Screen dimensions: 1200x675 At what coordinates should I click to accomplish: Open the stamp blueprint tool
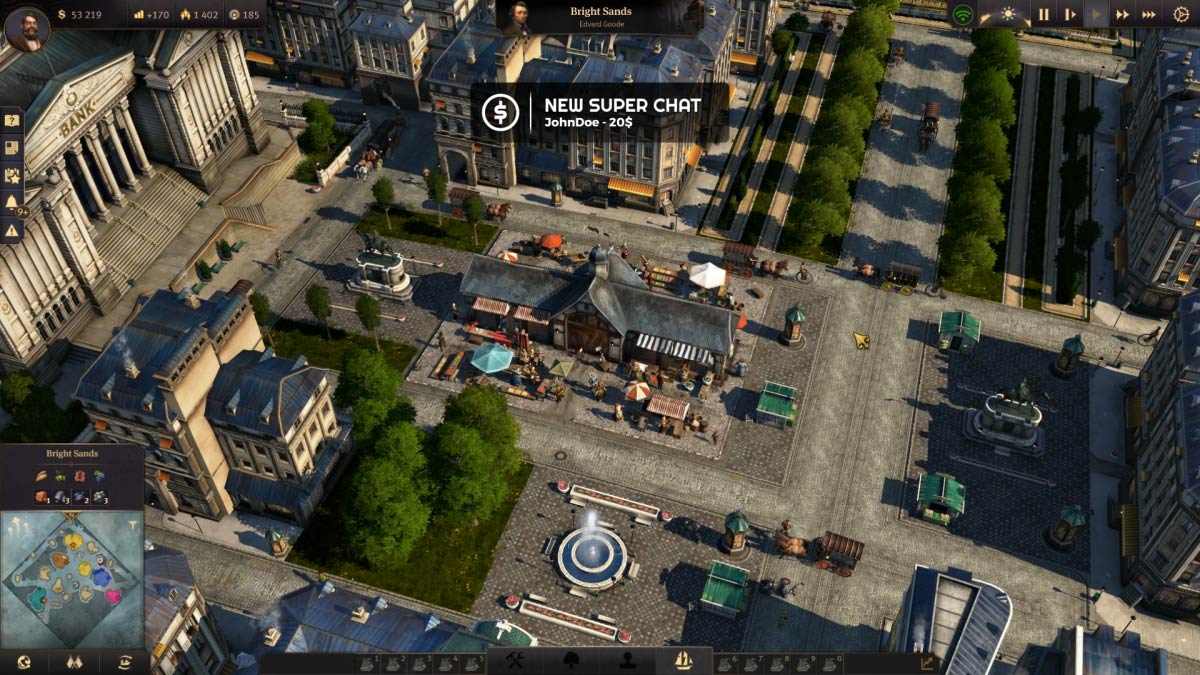pyautogui.click(x=628, y=661)
